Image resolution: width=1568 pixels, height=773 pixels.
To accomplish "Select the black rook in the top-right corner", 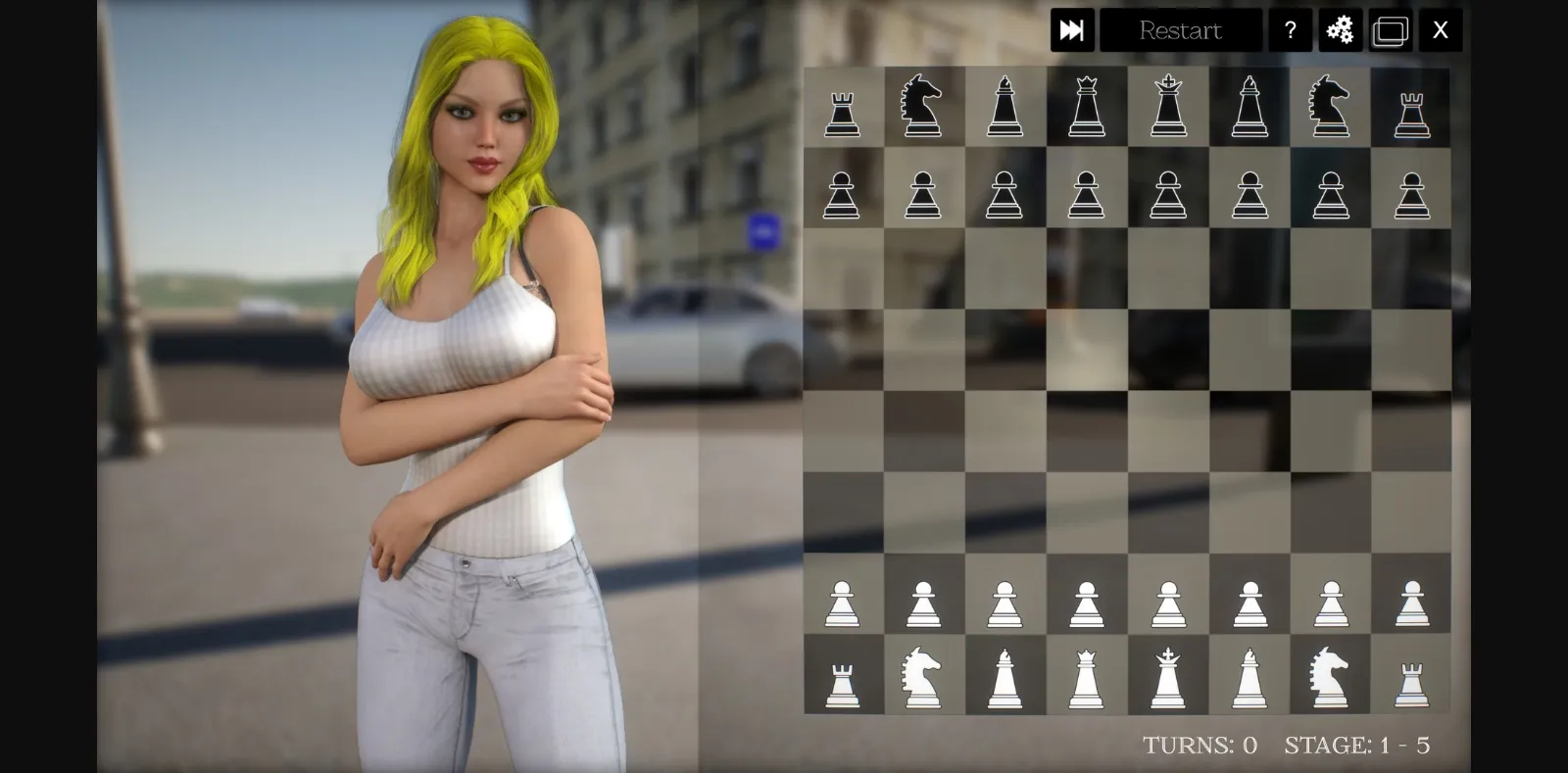I will pos(1411,108).
